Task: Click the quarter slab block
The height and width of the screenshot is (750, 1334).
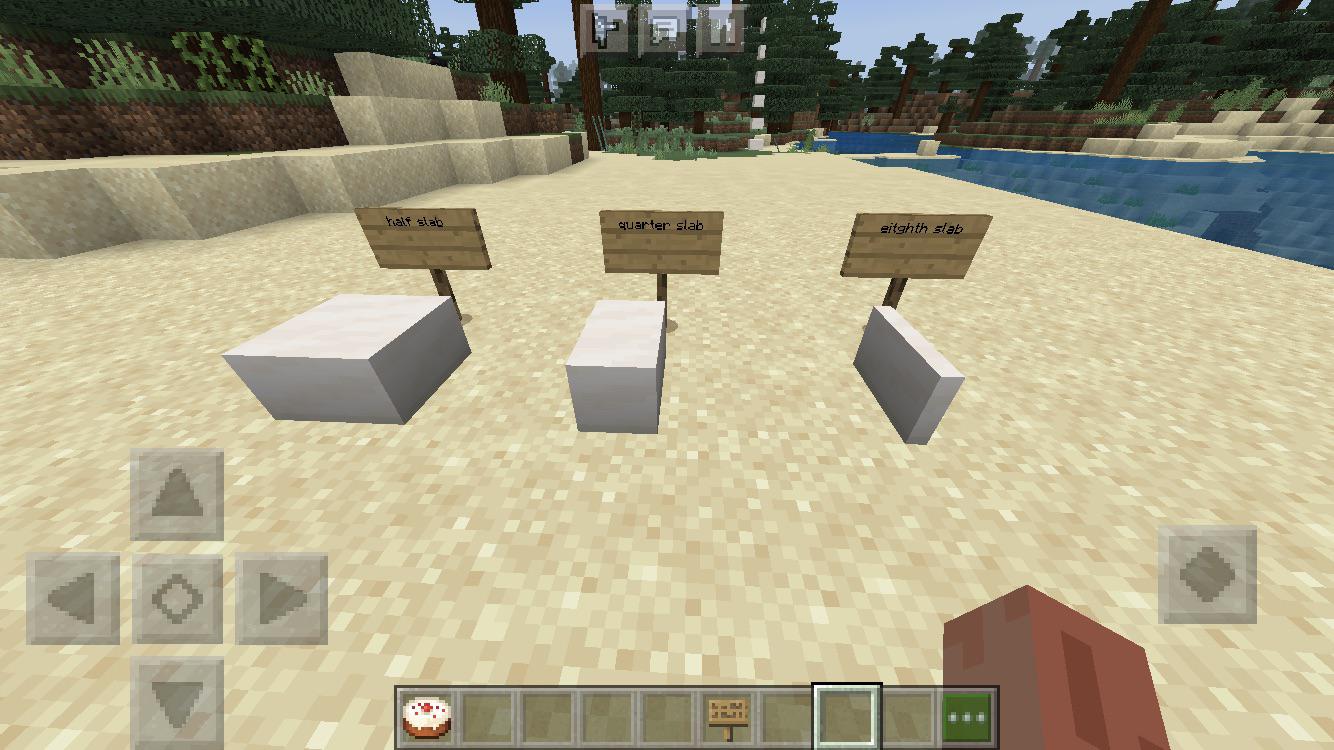Action: pos(615,365)
